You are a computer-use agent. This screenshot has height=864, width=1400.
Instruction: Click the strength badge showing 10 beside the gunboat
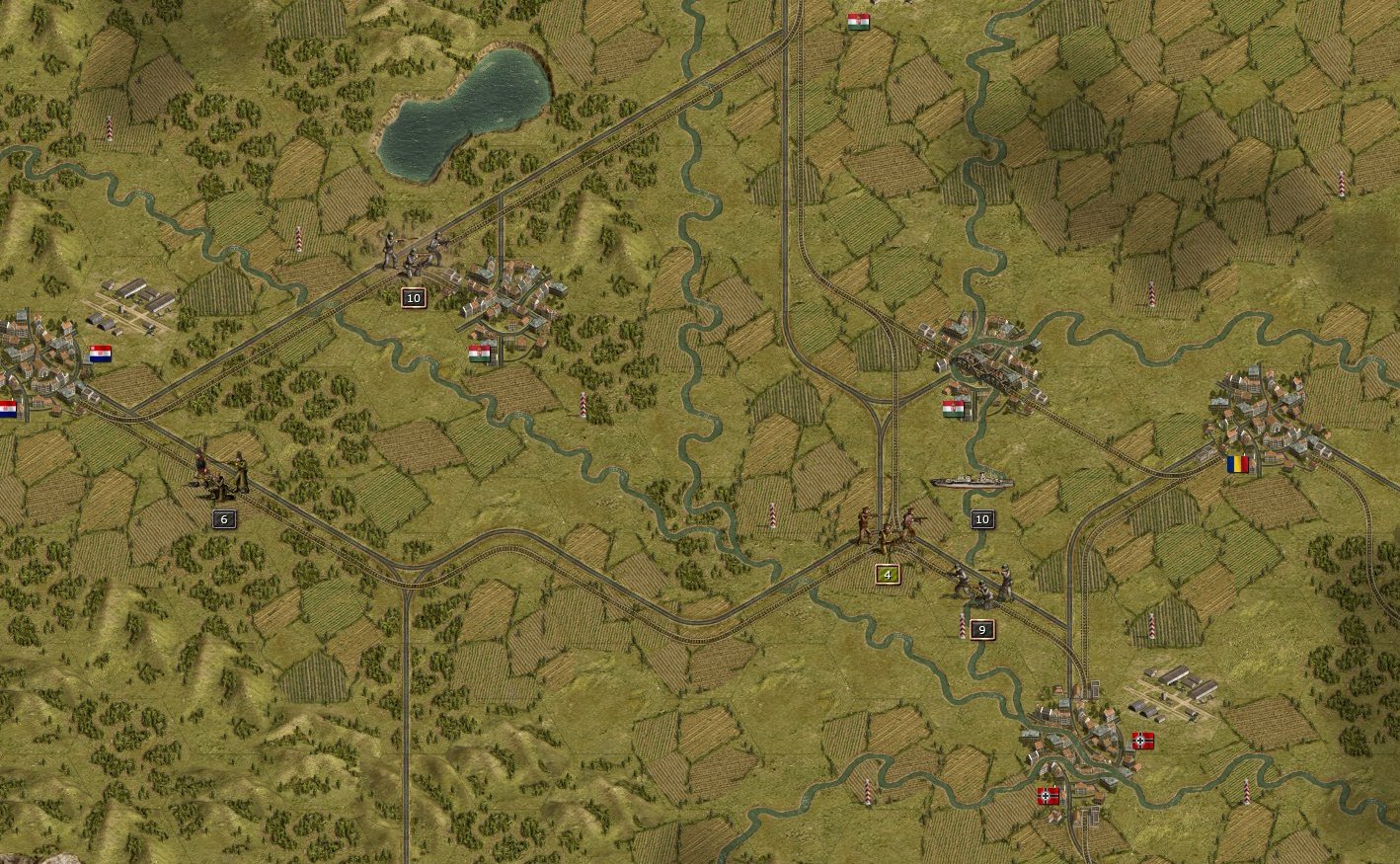click(981, 518)
